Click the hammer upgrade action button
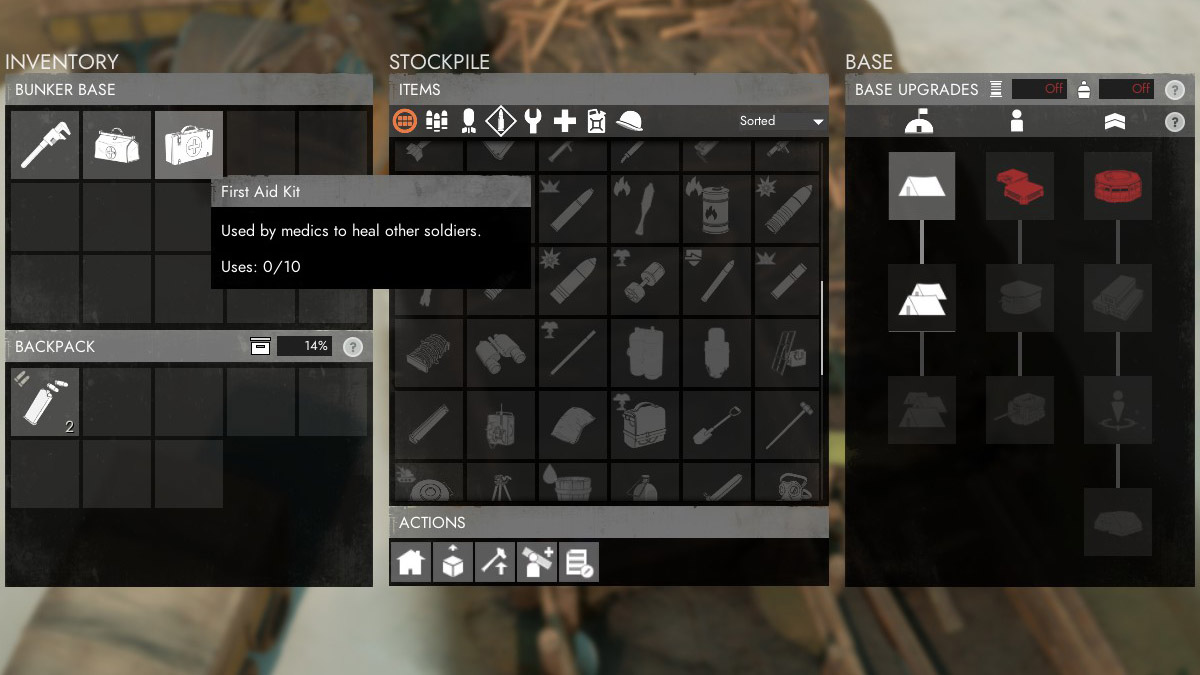Image resolution: width=1200 pixels, height=675 pixels. pyautogui.click(x=494, y=562)
